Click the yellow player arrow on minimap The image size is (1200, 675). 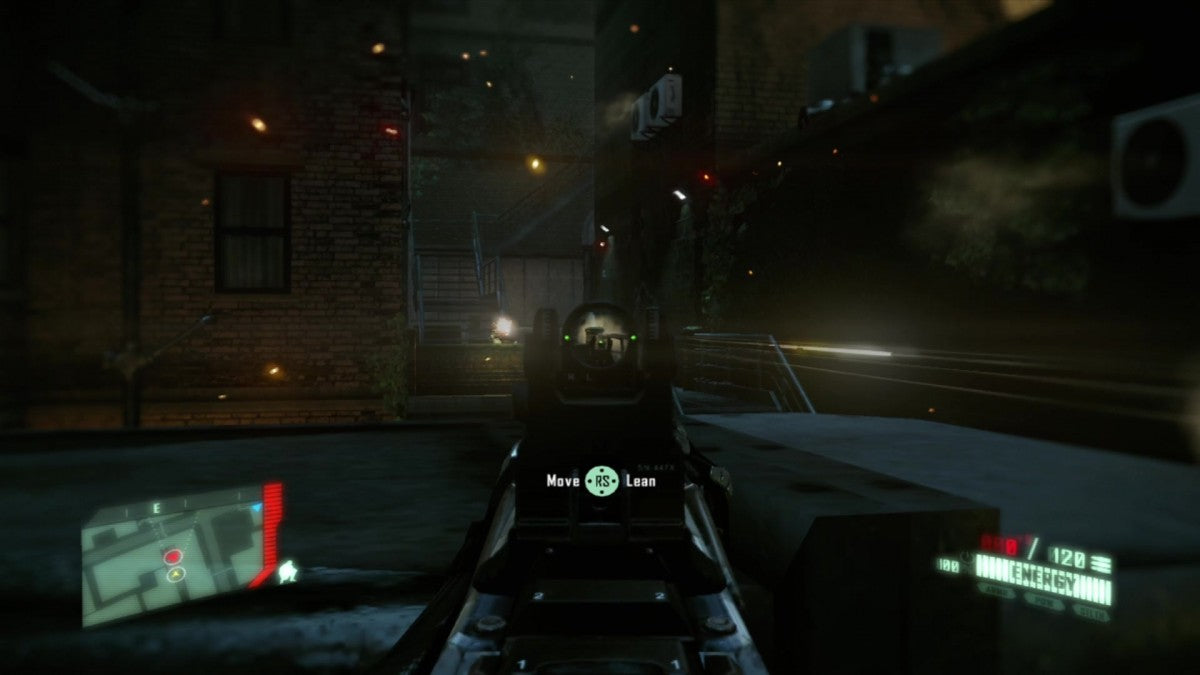176,574
